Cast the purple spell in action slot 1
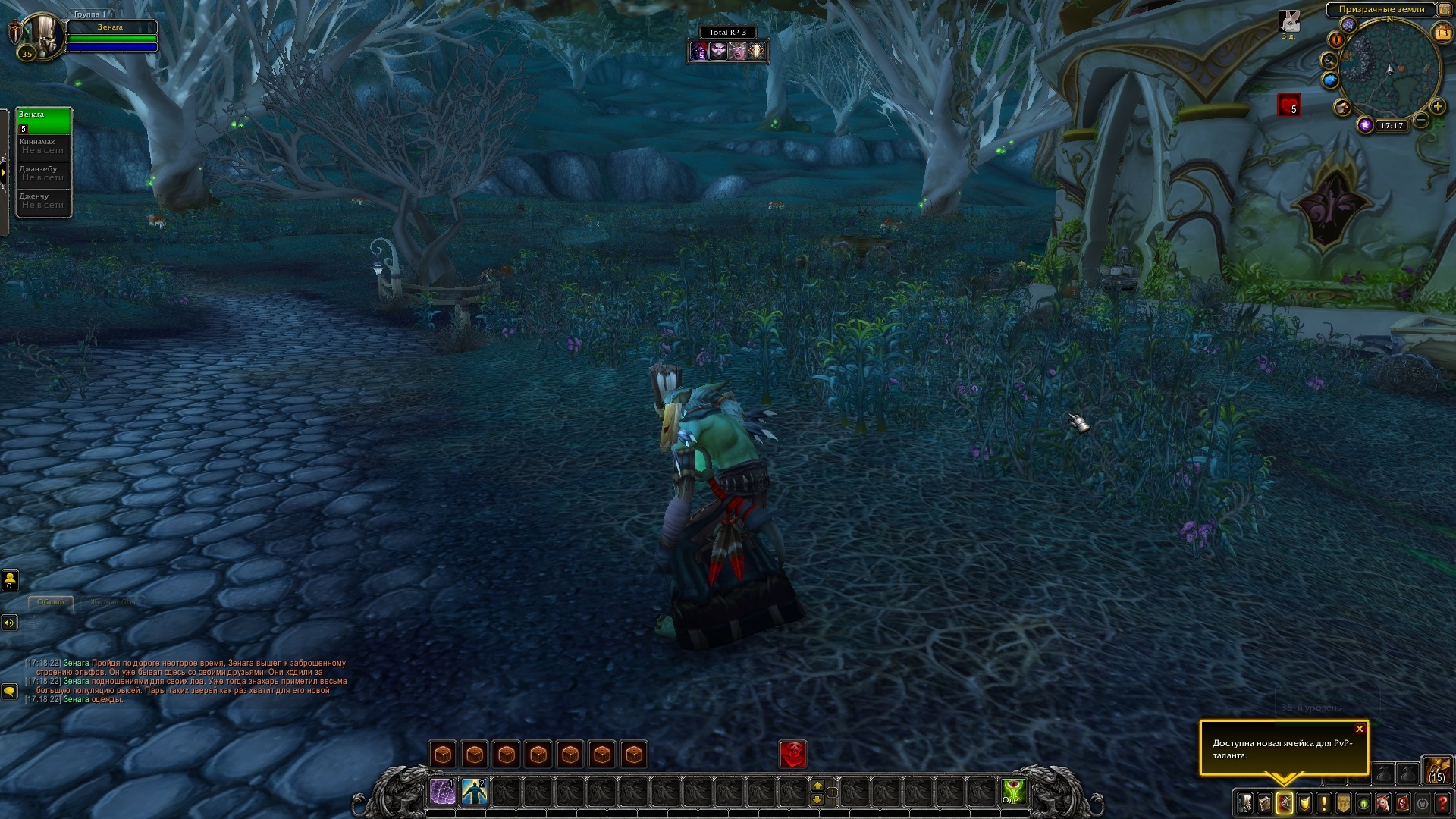 click(443, 792)
